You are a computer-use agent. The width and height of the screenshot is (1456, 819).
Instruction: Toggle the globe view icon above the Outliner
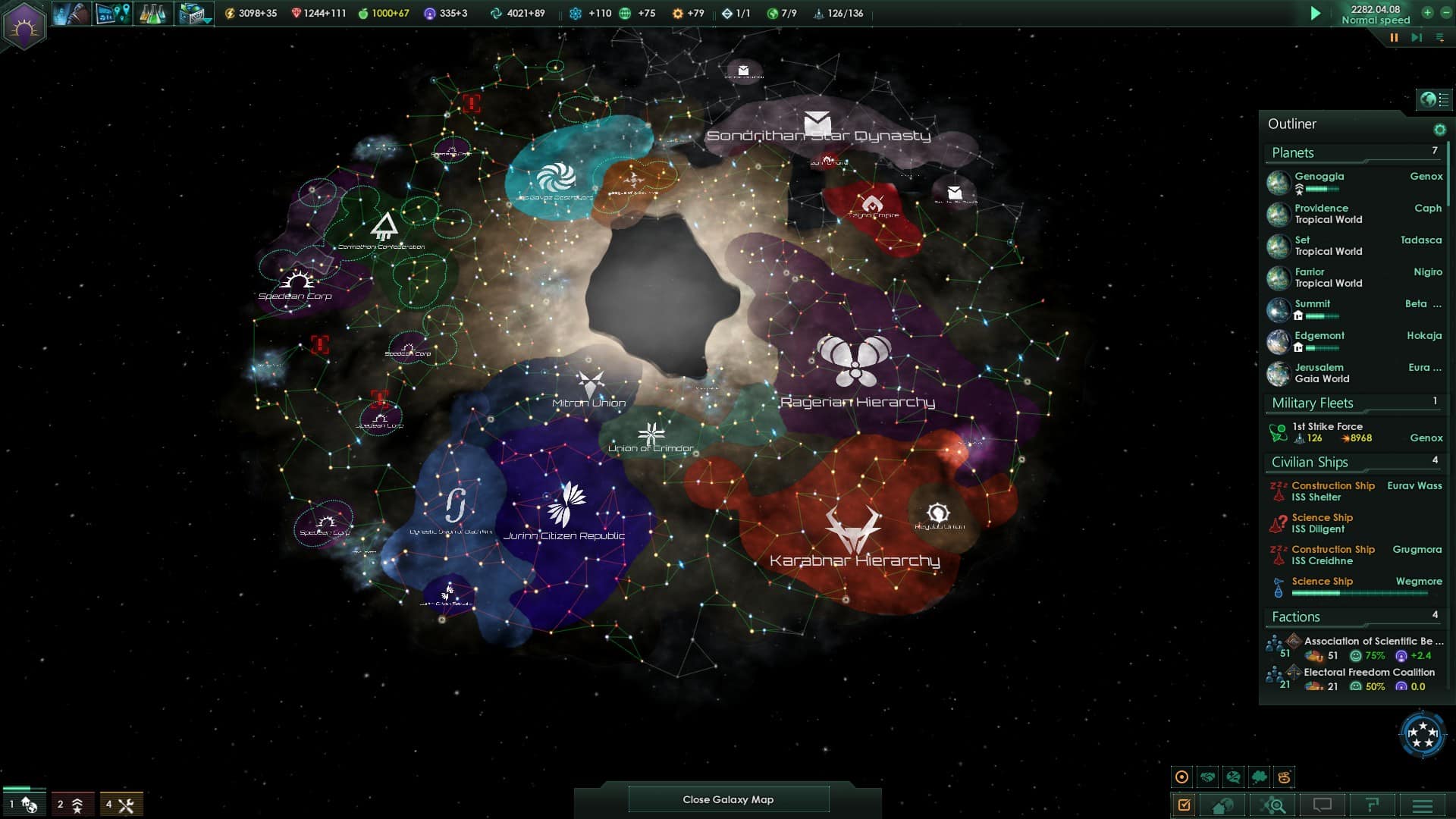1428,98
